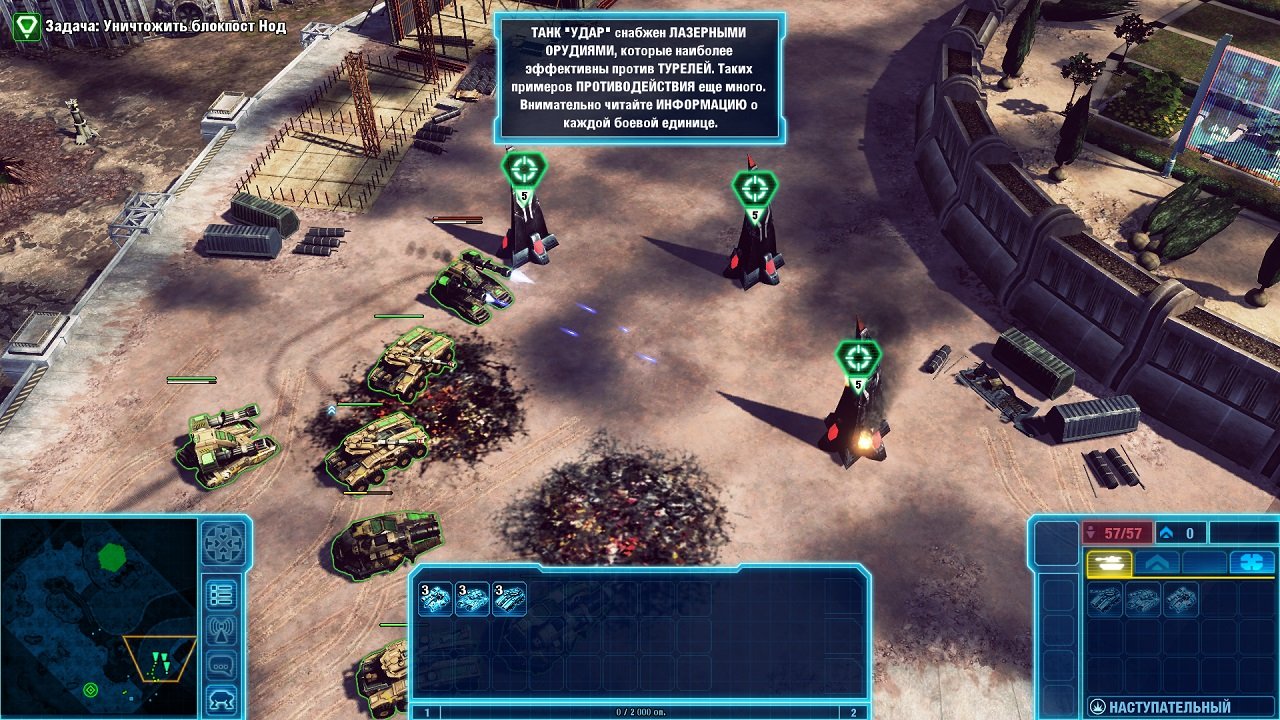Click the rank indicator showing 0
Viewport: 1280px width, 720px height.
(1177, 533)
